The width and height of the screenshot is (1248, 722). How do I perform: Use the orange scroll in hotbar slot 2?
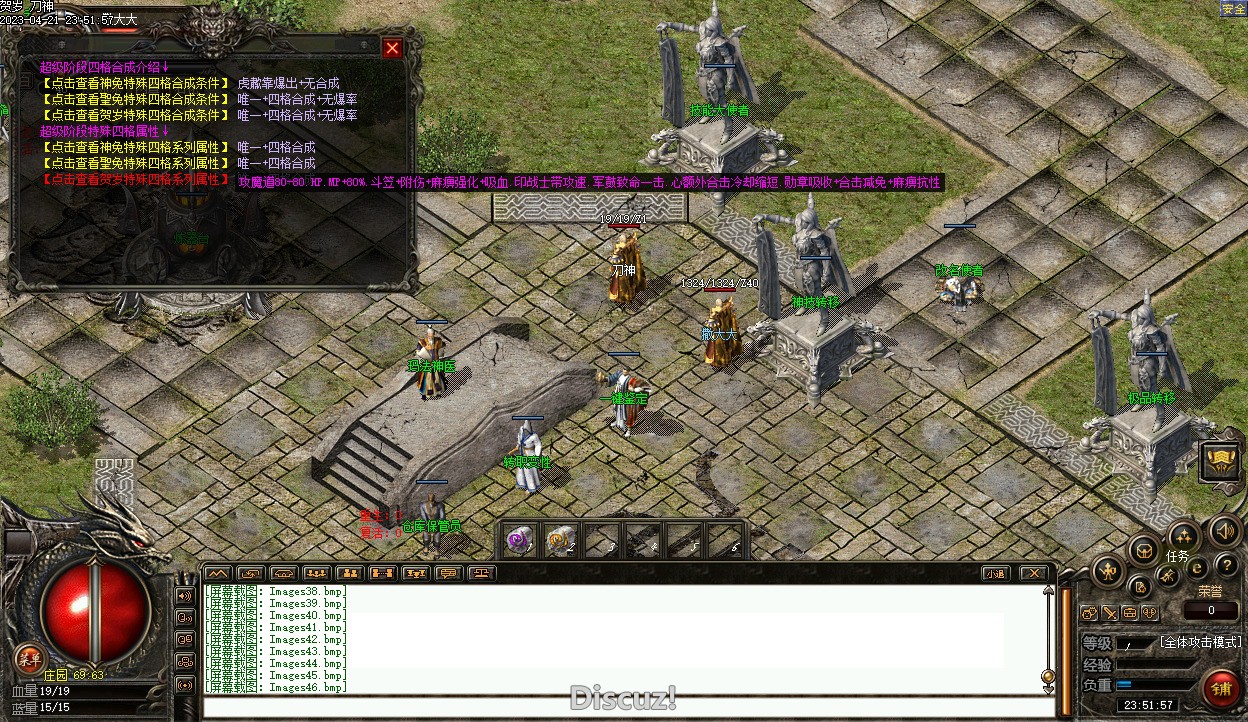click(560, 541)
